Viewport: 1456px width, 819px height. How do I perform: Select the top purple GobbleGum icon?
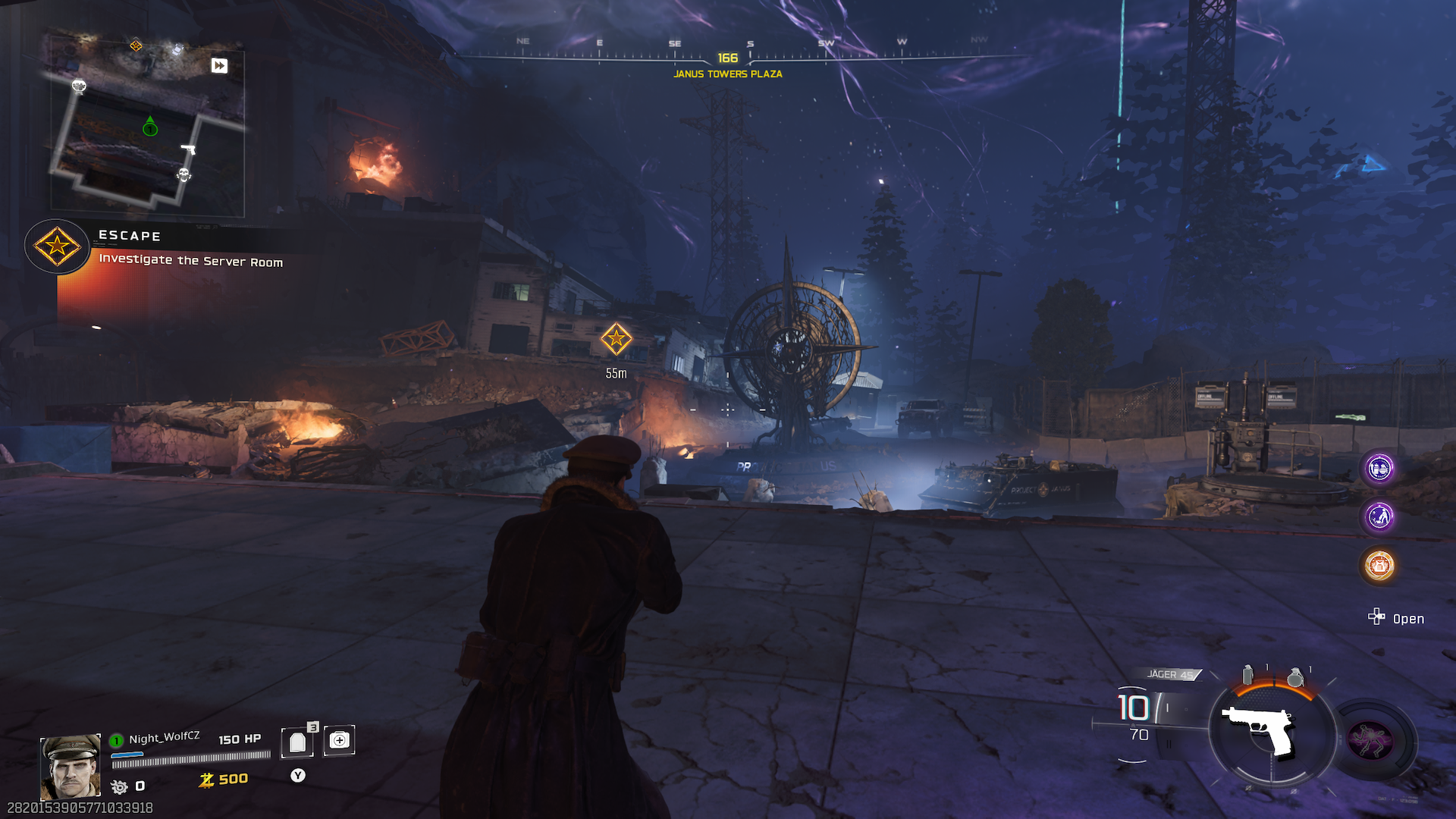tap(1379, 468)
